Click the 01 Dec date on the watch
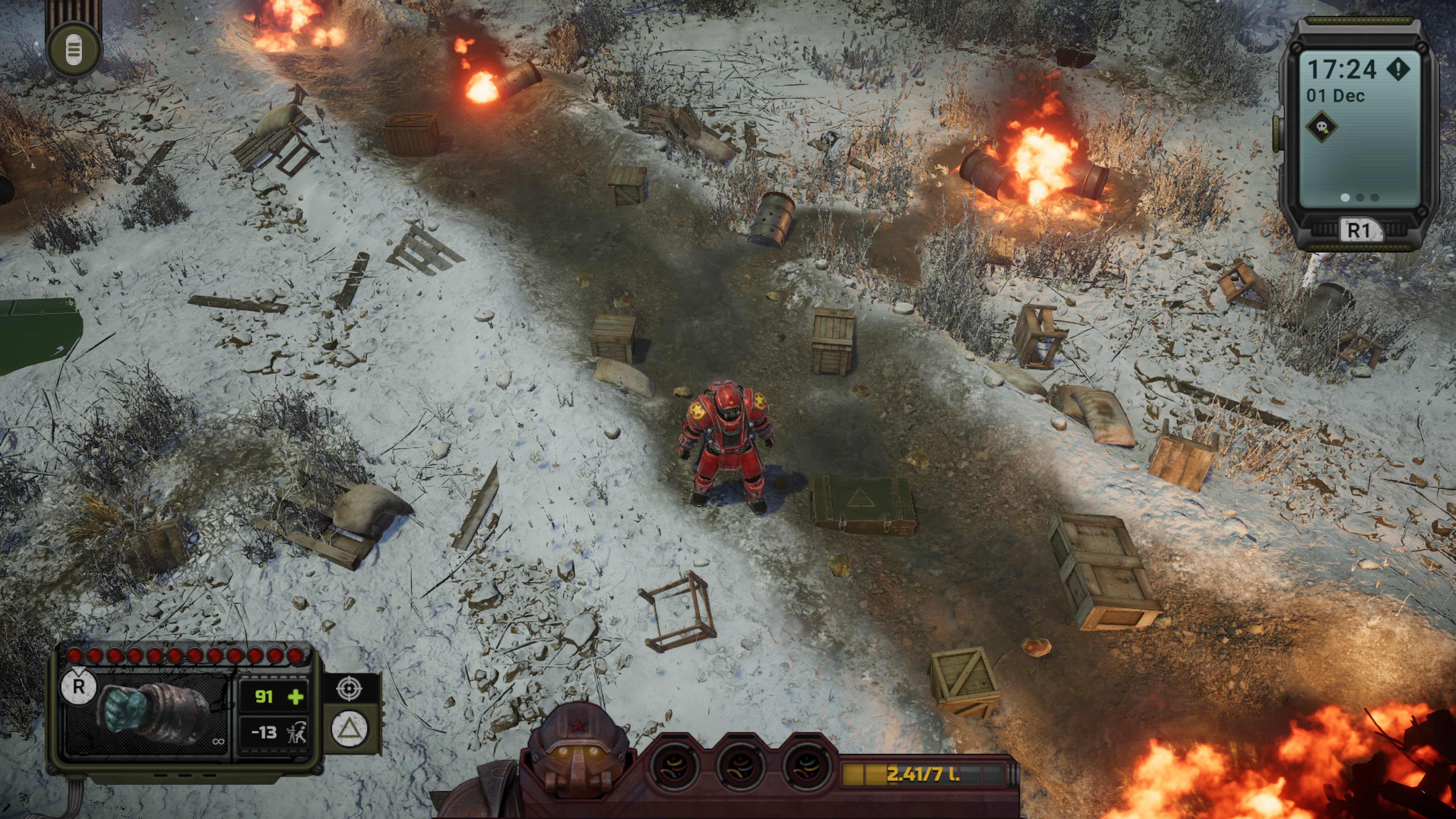 coord(1335,95)
